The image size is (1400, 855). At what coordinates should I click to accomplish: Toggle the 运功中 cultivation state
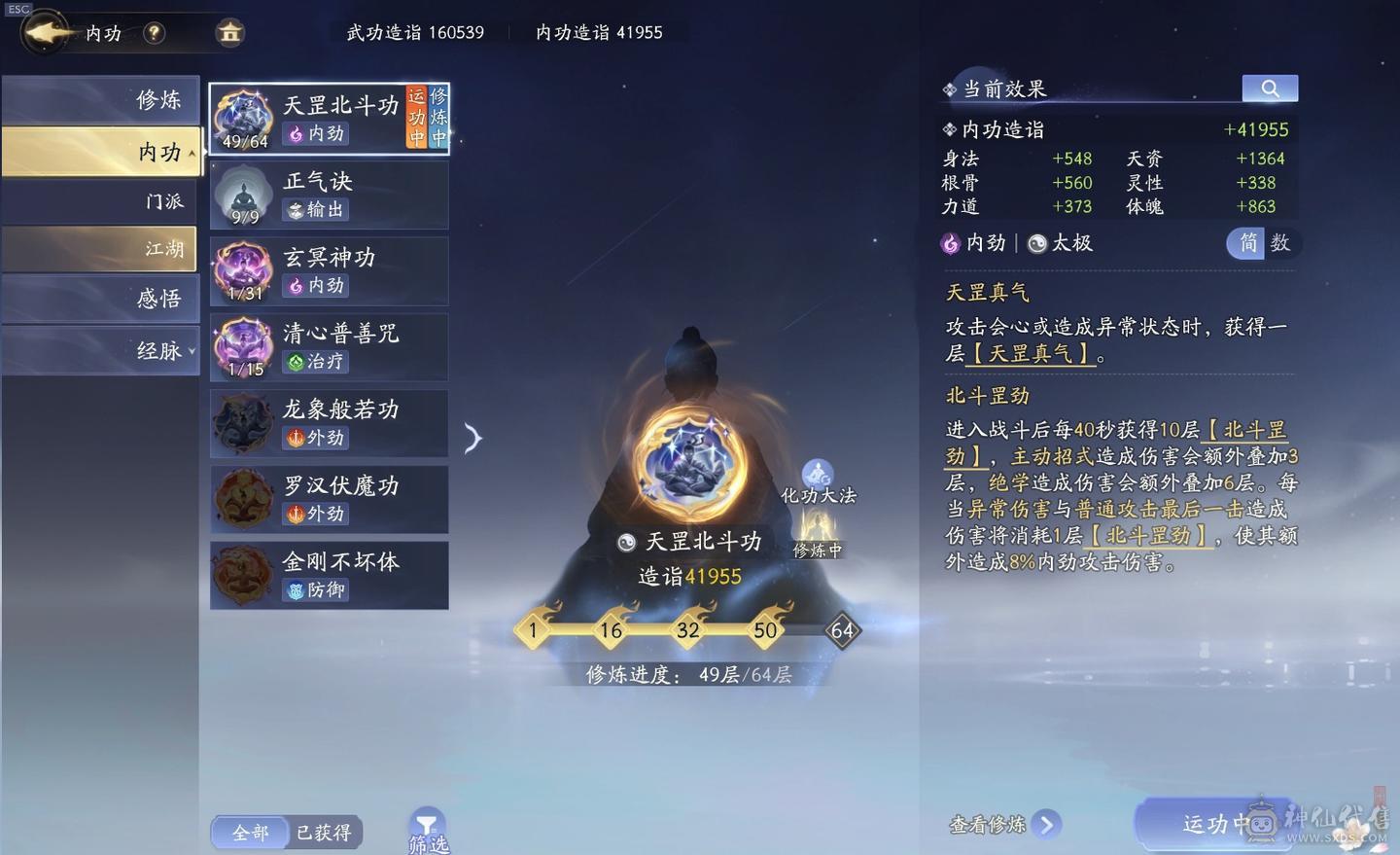(1214, 823)
